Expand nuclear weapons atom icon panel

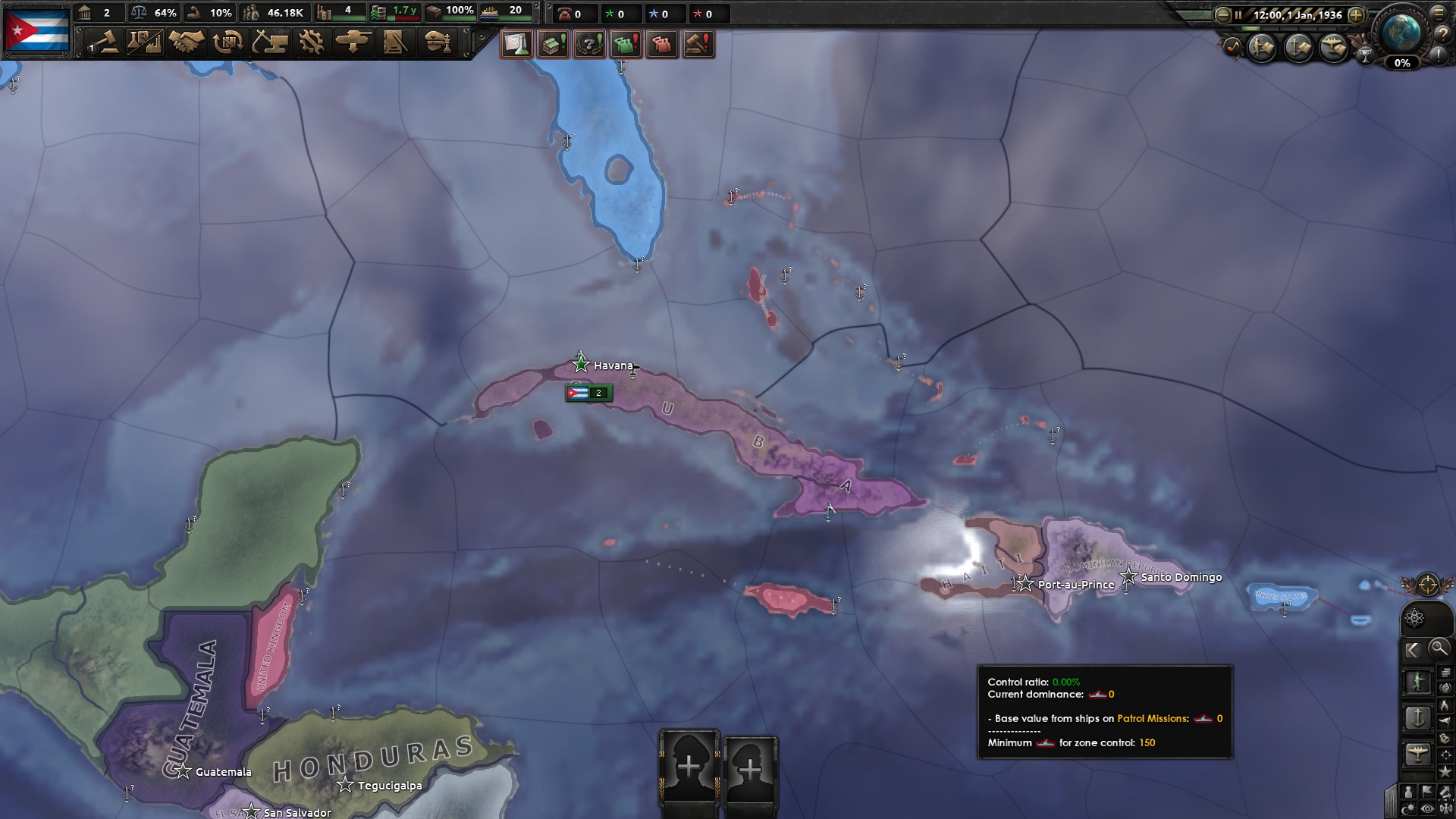click(x=1414, y=618)
